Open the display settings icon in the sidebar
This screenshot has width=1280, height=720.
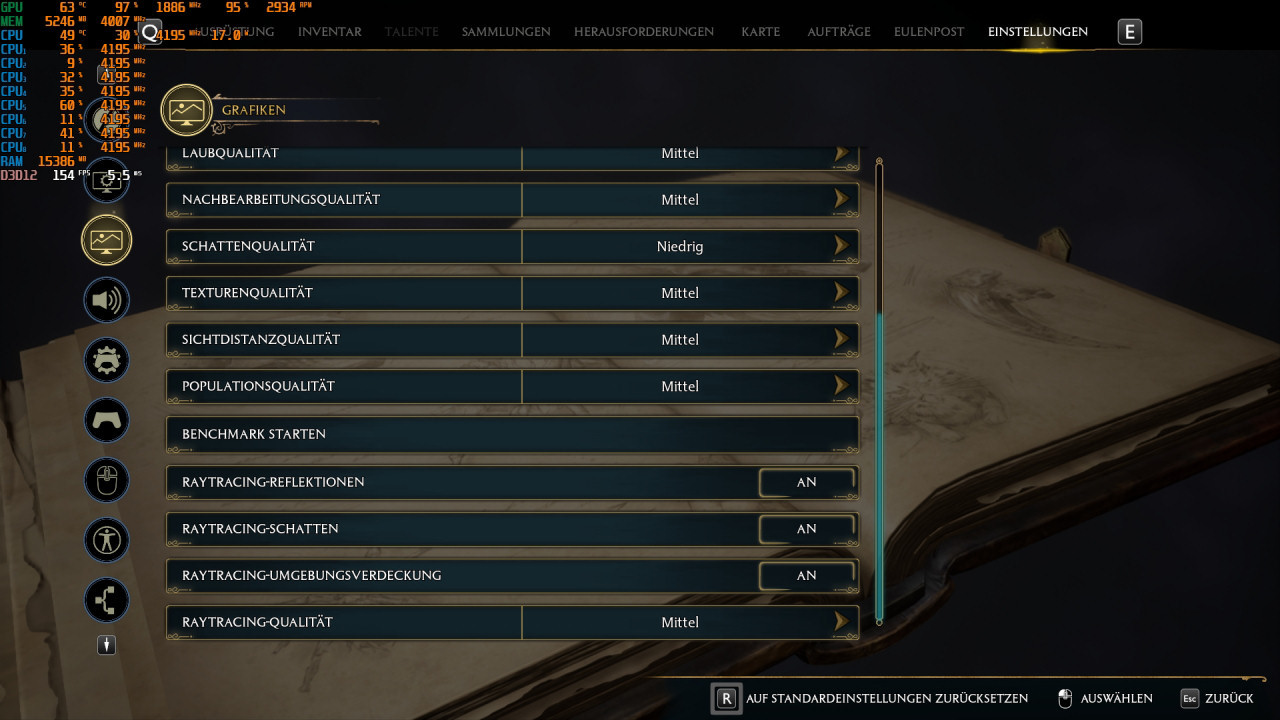[x=106, y=180]
